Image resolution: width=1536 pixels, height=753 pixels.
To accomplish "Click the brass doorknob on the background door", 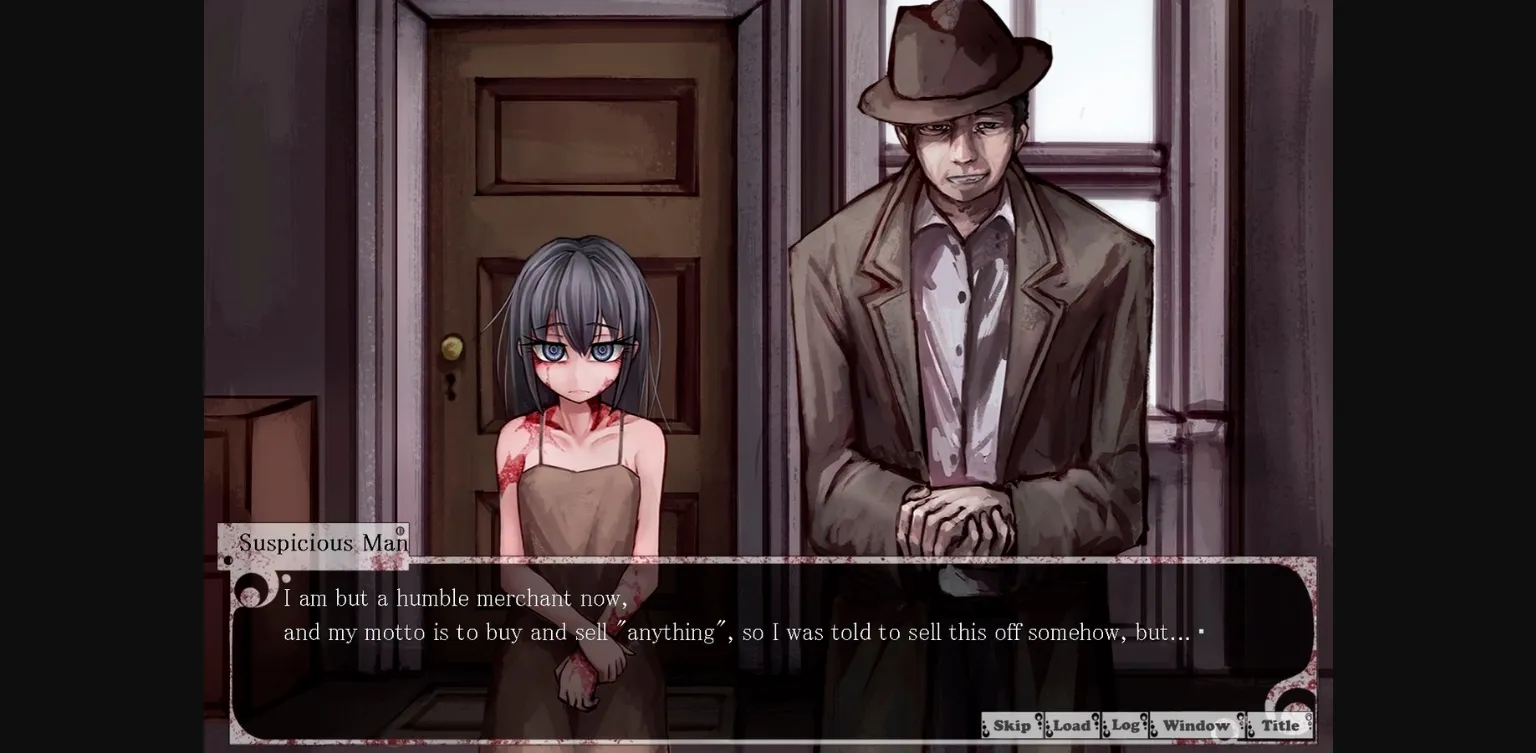I will click(452, 347).
